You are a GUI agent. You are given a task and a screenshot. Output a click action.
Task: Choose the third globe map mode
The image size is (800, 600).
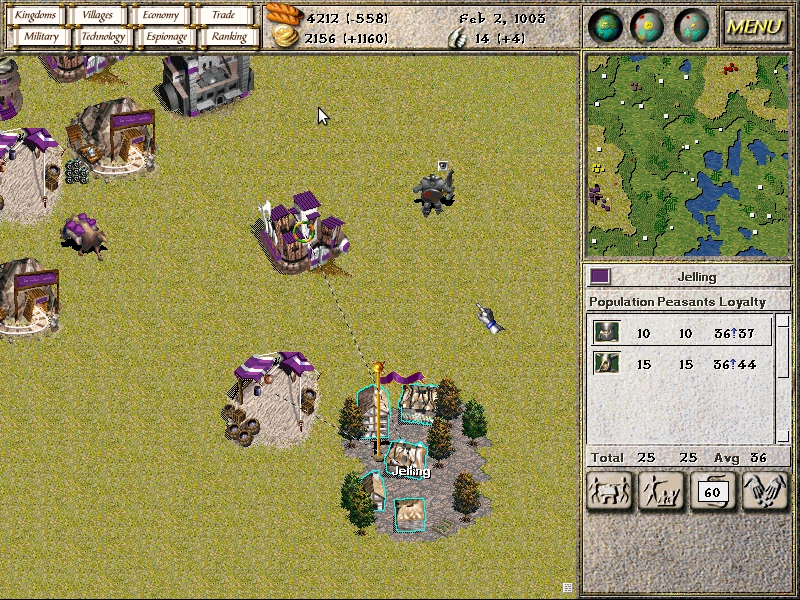tap(692, 26)
